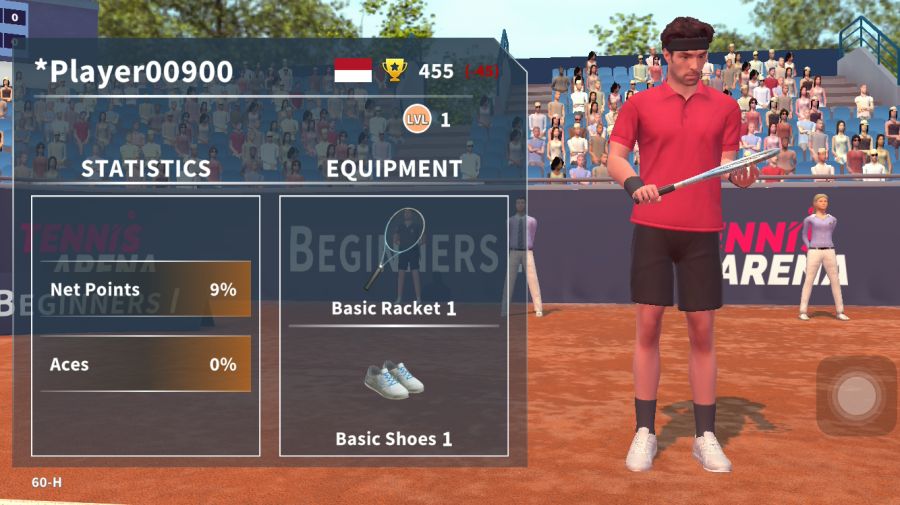Viewport: 900px width, 505px height.
Task: Select the Basic Shoes 1 equipment slot
Action: pos(393,395)
